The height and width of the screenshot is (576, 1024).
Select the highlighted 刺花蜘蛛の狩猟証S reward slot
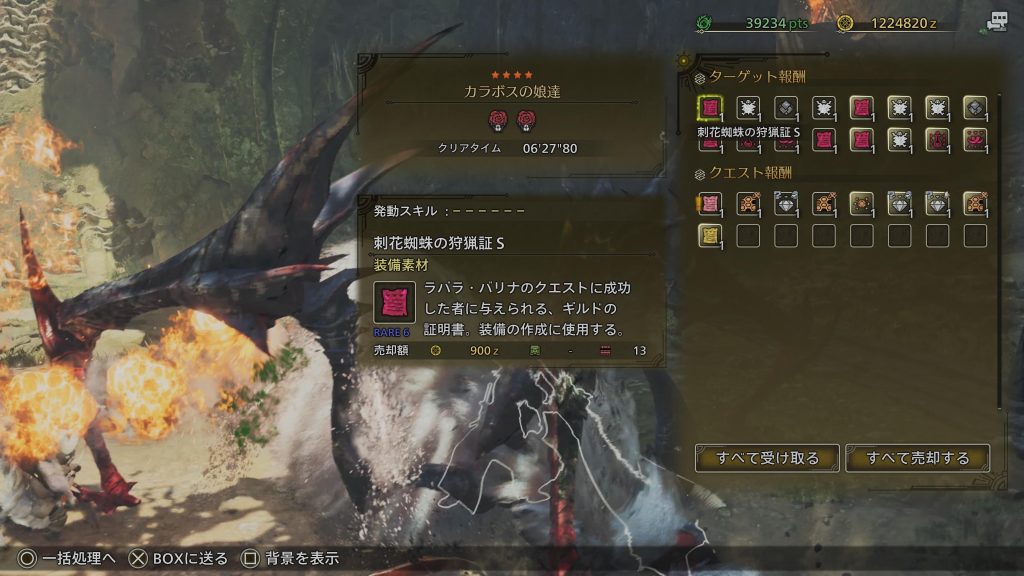tap(710, 108)
